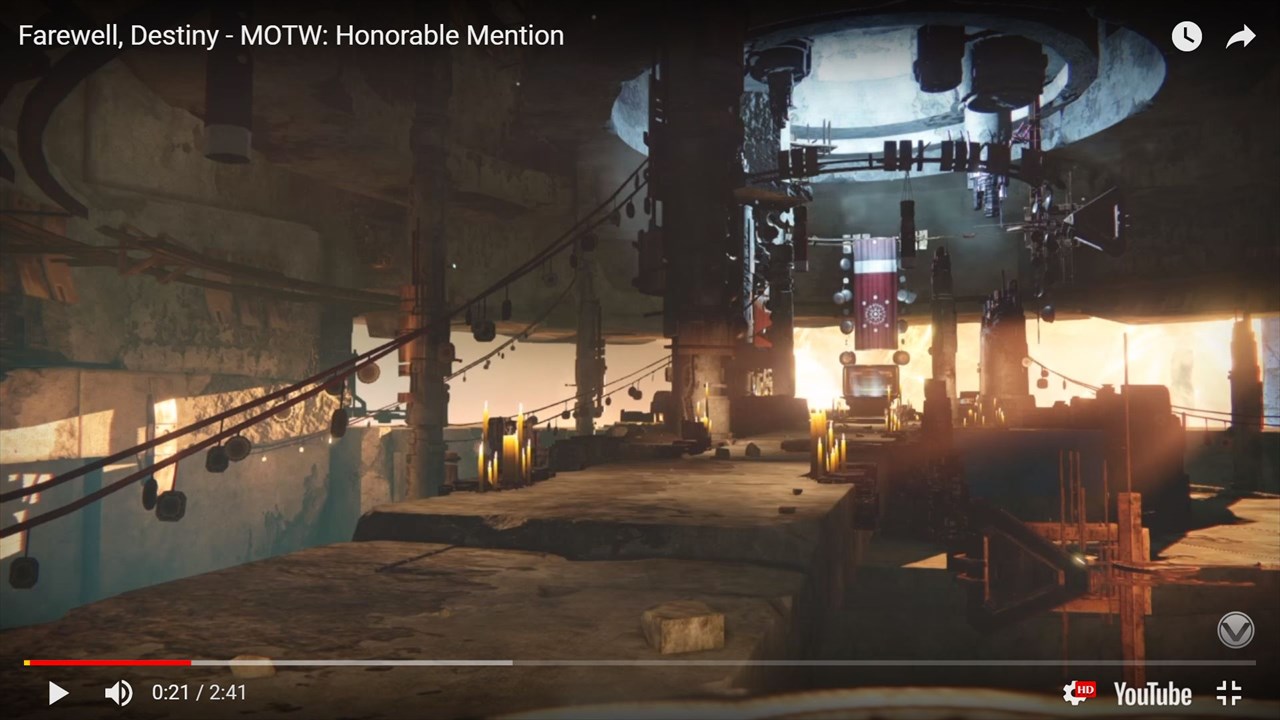Click YouTube to watch on youtube.com
Viewport: 1280px width, 720px height.
1152,692
